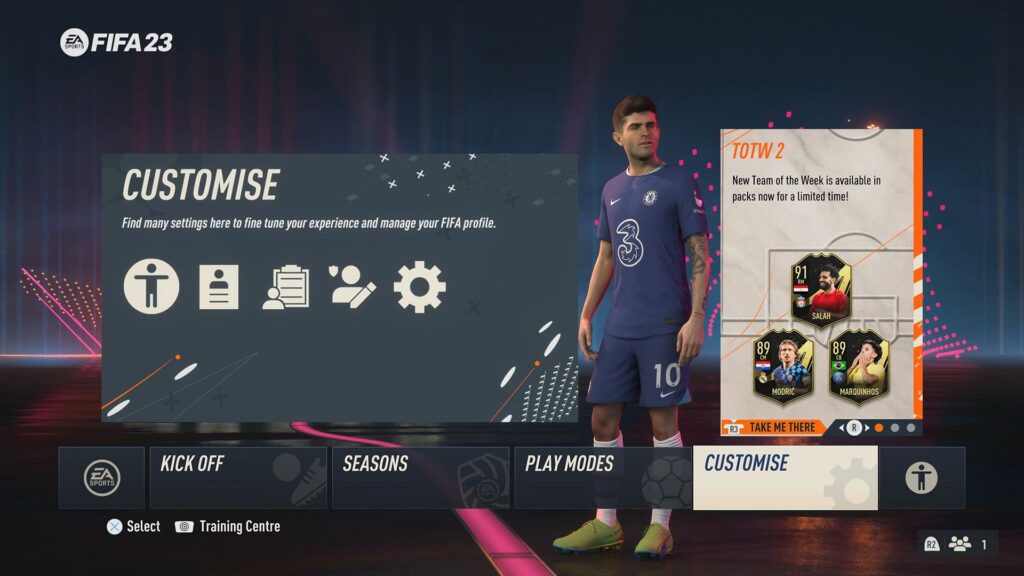
Task: Select the clipboard and person icon
Action: click(285, 287)
